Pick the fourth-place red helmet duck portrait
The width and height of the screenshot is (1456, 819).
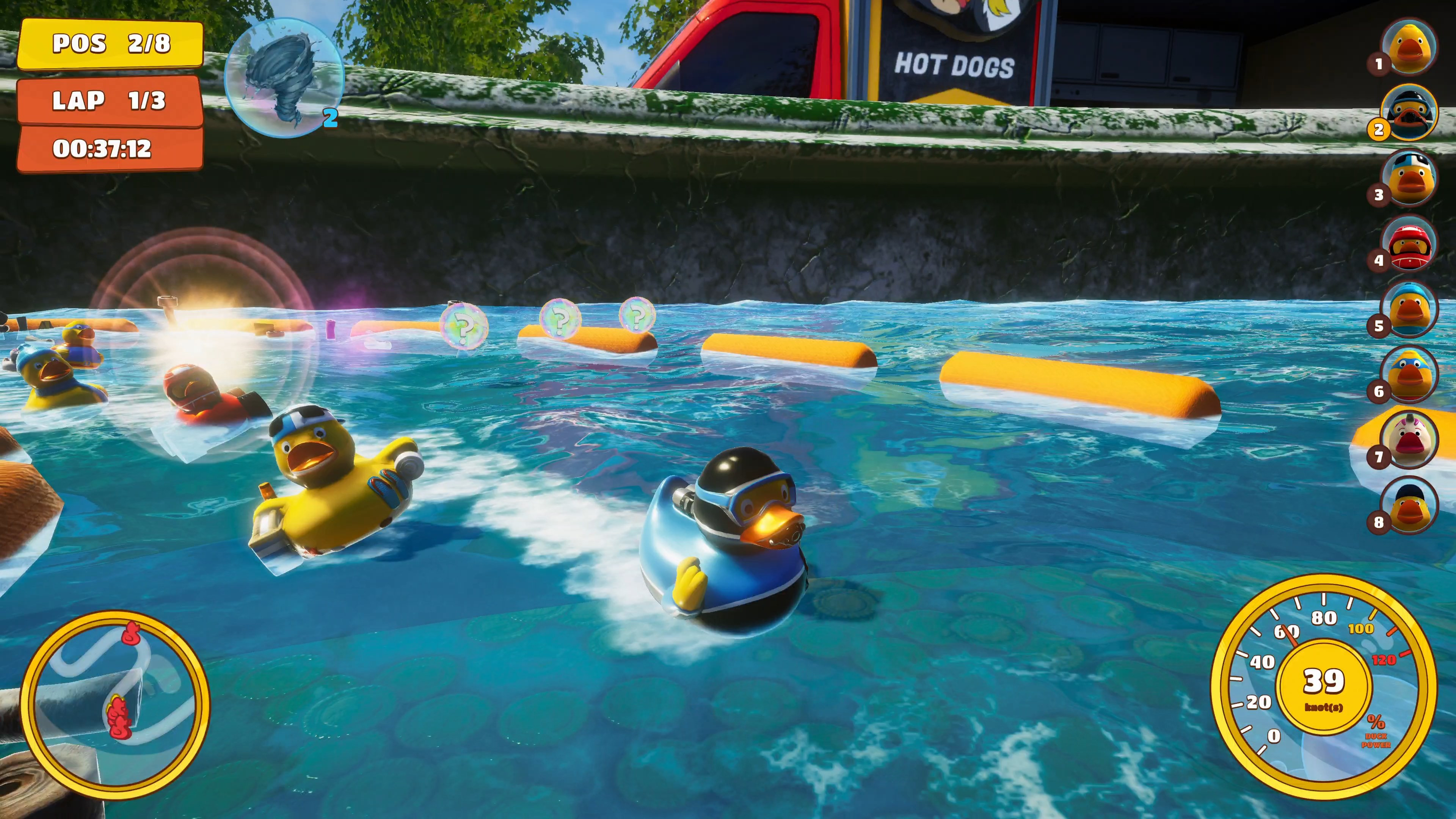(1408, 243)
